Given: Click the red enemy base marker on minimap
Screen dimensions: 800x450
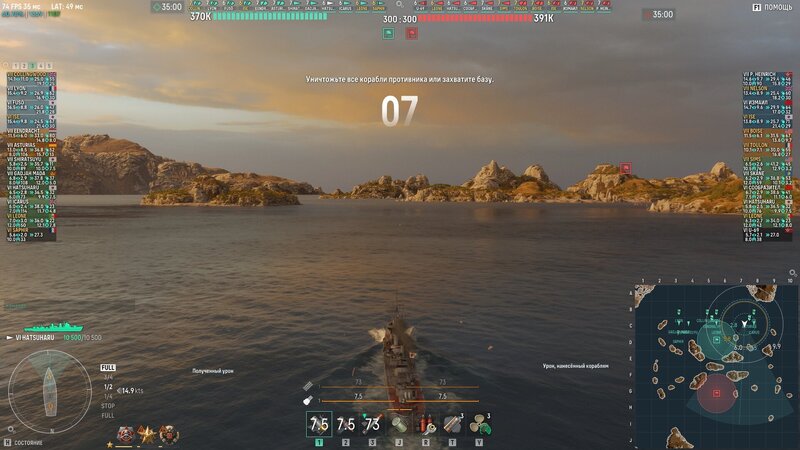Looking at the screenshot, I should (x=716, y=393).
